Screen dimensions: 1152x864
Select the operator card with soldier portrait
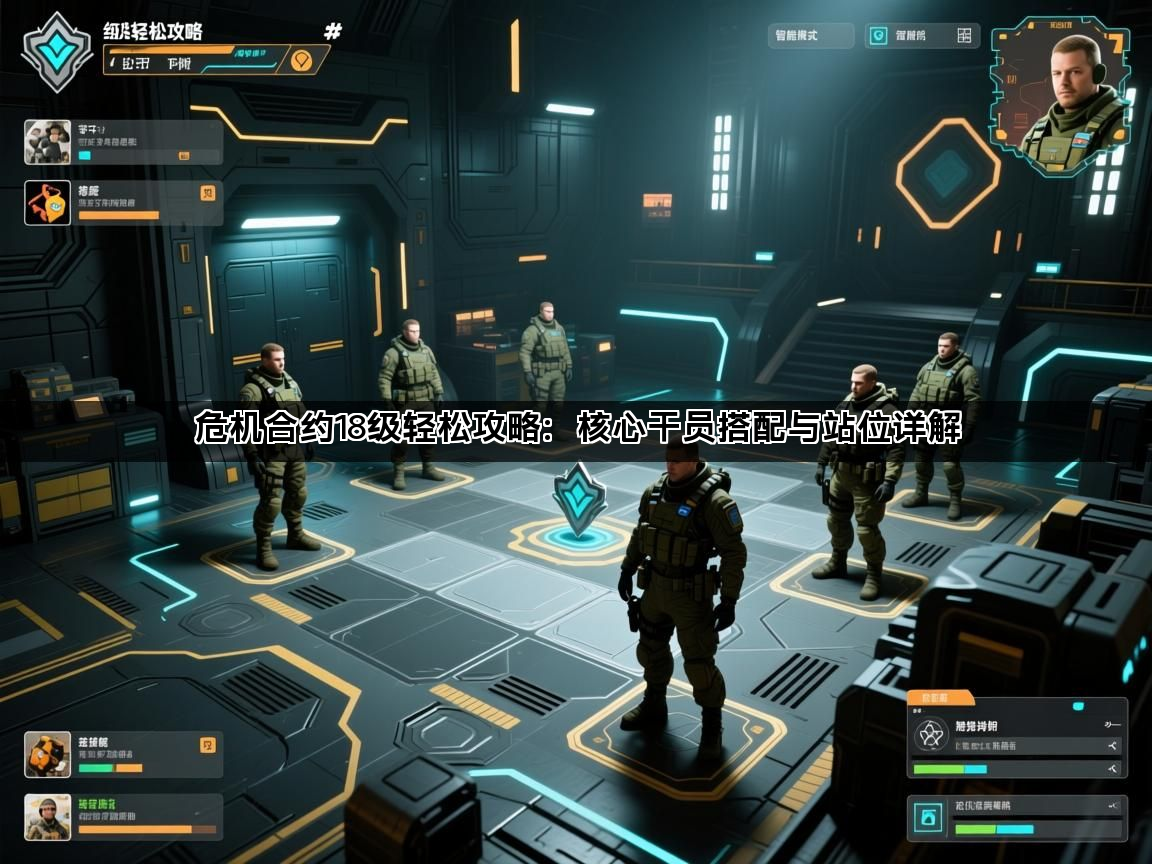(x=123, y=817)
